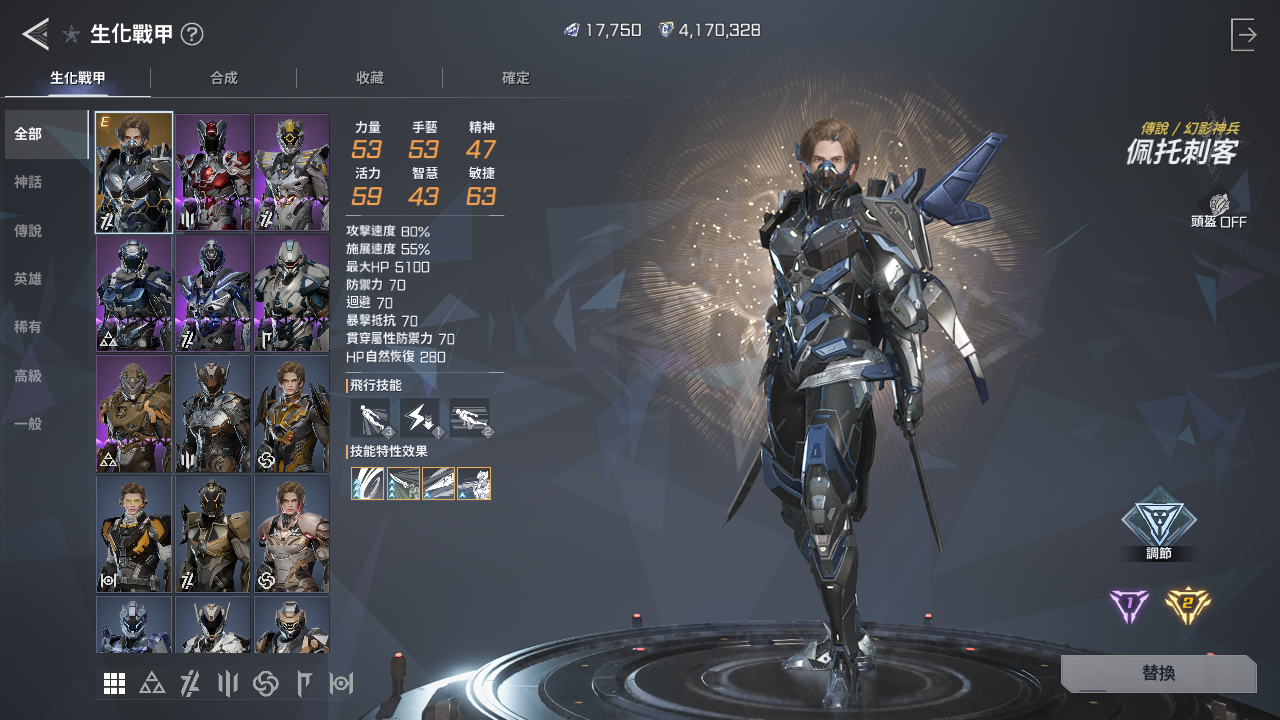1280x720 pixels.
Task: Expand the 全部 category in left sidebar
Action: (27, 133)
